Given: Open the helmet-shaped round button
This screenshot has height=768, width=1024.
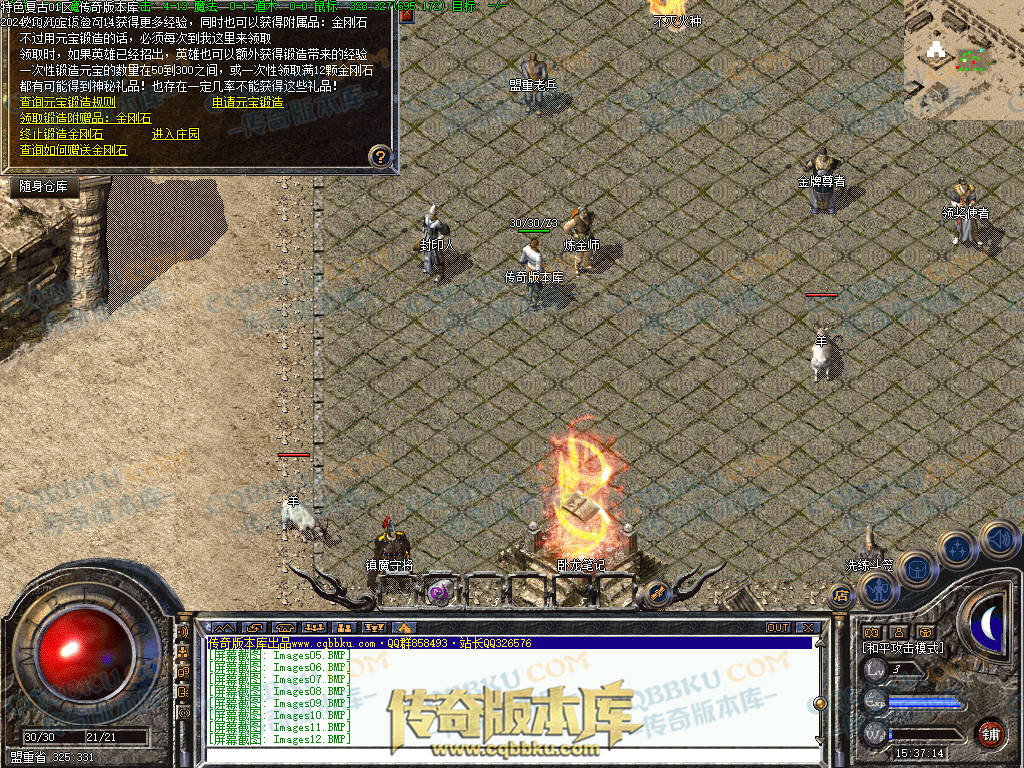Looking at the screenshot, I should (916, 571).
